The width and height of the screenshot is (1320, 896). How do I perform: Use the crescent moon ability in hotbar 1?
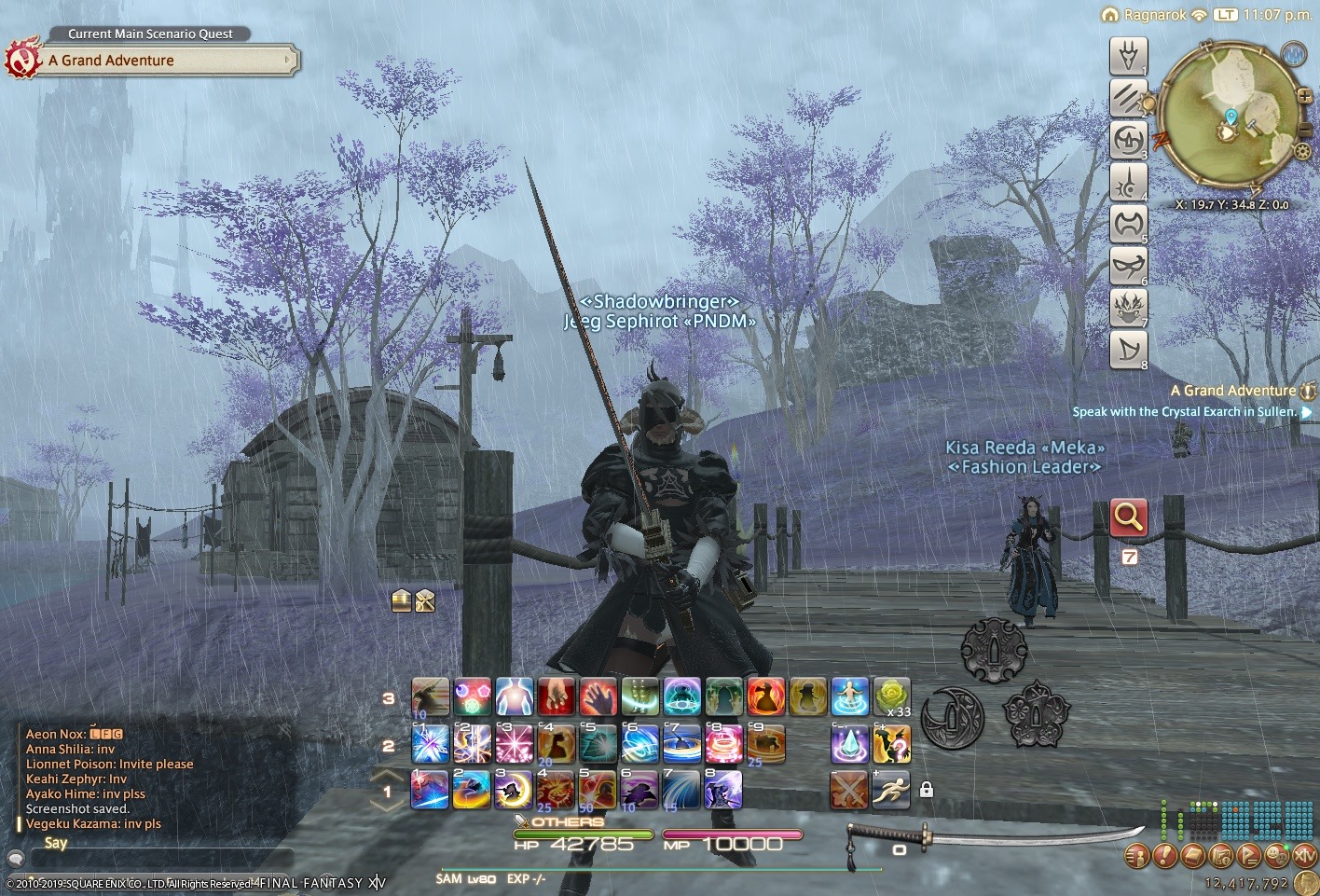pos(514,791)
